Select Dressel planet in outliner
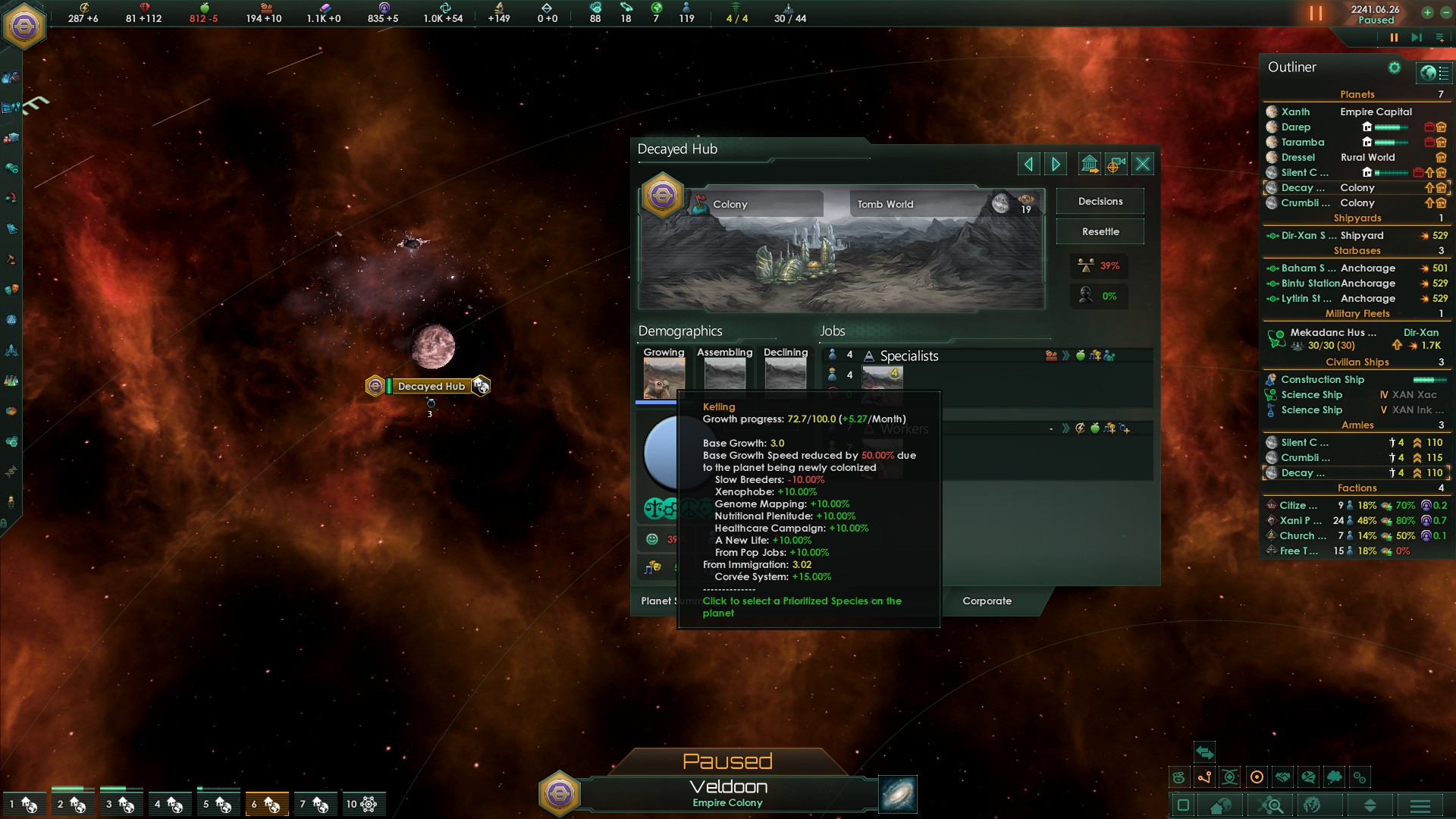This screenshot has height=819, width=1456. (x=1298, y=157)
